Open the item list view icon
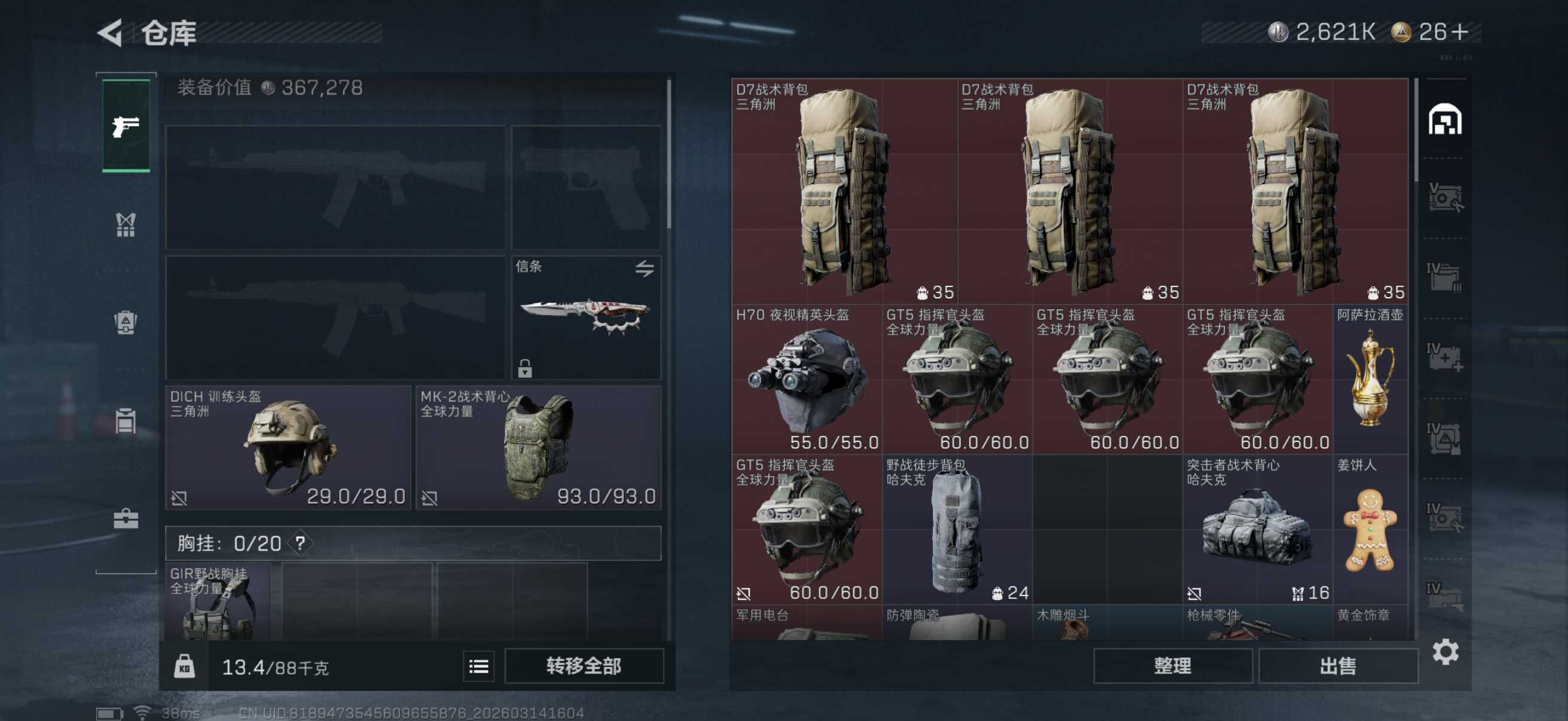The height and width of the screenshot is (721, 1568). click(x=478, y=666)
